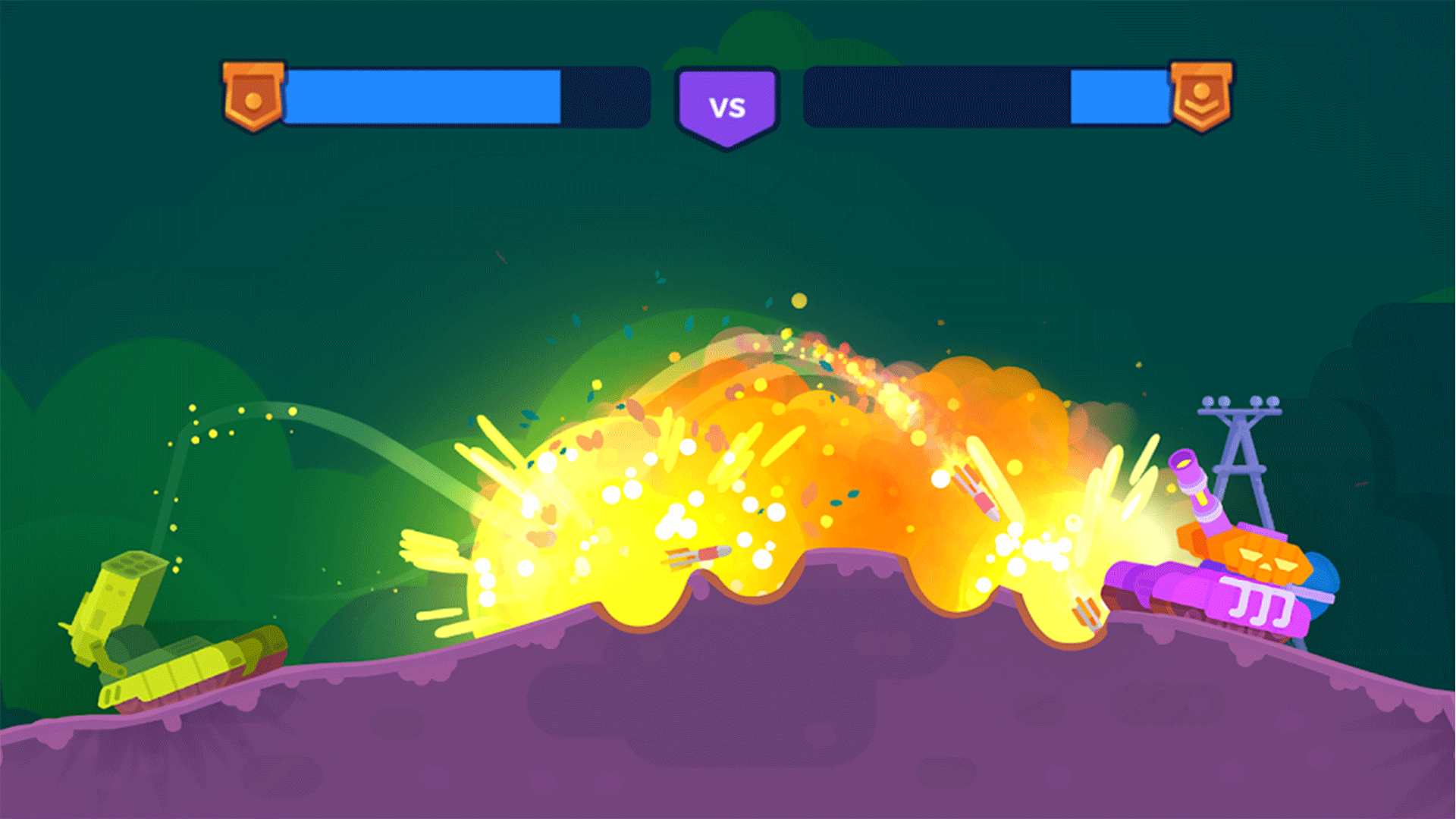
Task: Select the right player's status bar
Action: click(x=986, y=96)
